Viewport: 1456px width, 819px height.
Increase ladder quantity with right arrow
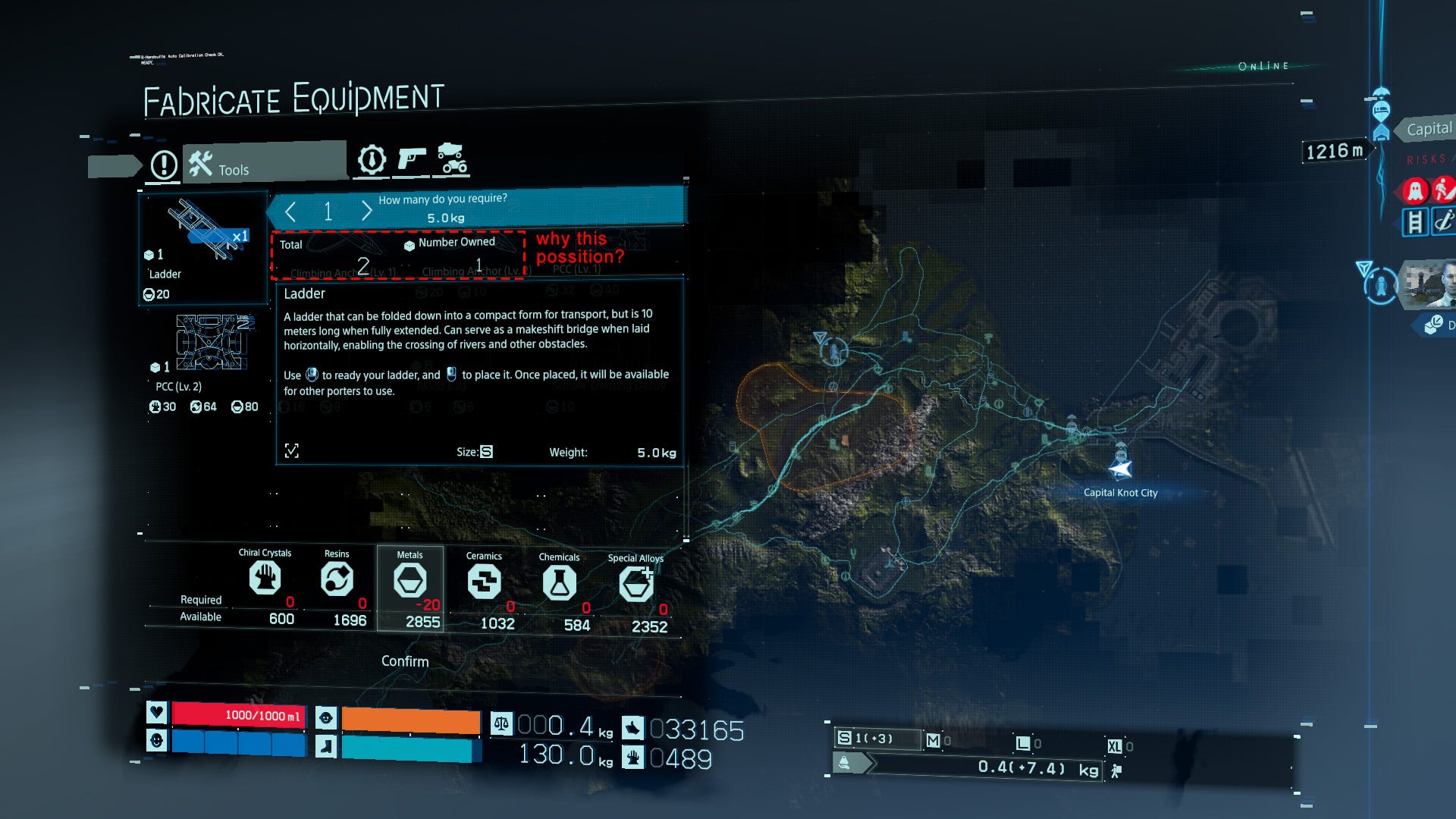coord(366,211)
